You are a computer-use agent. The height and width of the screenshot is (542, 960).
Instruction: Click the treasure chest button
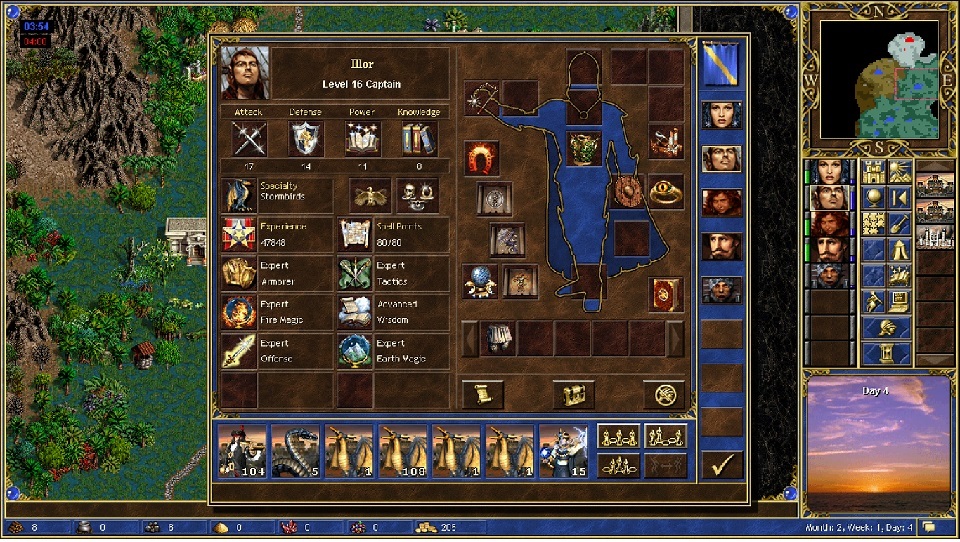click(x=574, y=395)
